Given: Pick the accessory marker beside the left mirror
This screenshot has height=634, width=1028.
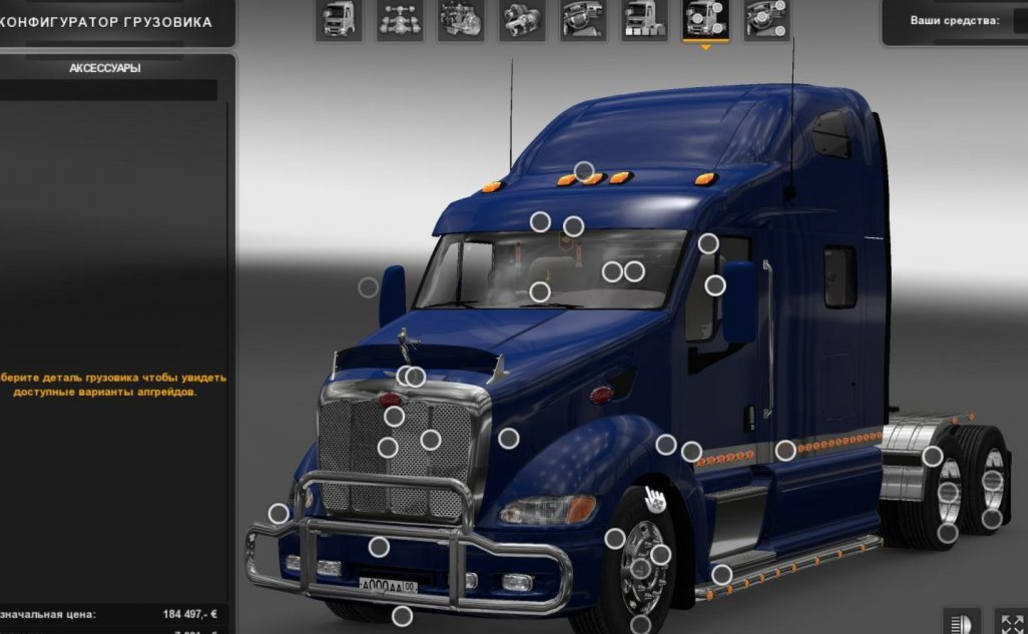Looking at the screenshot, I should pyautogui.click(x=368, y=287).
